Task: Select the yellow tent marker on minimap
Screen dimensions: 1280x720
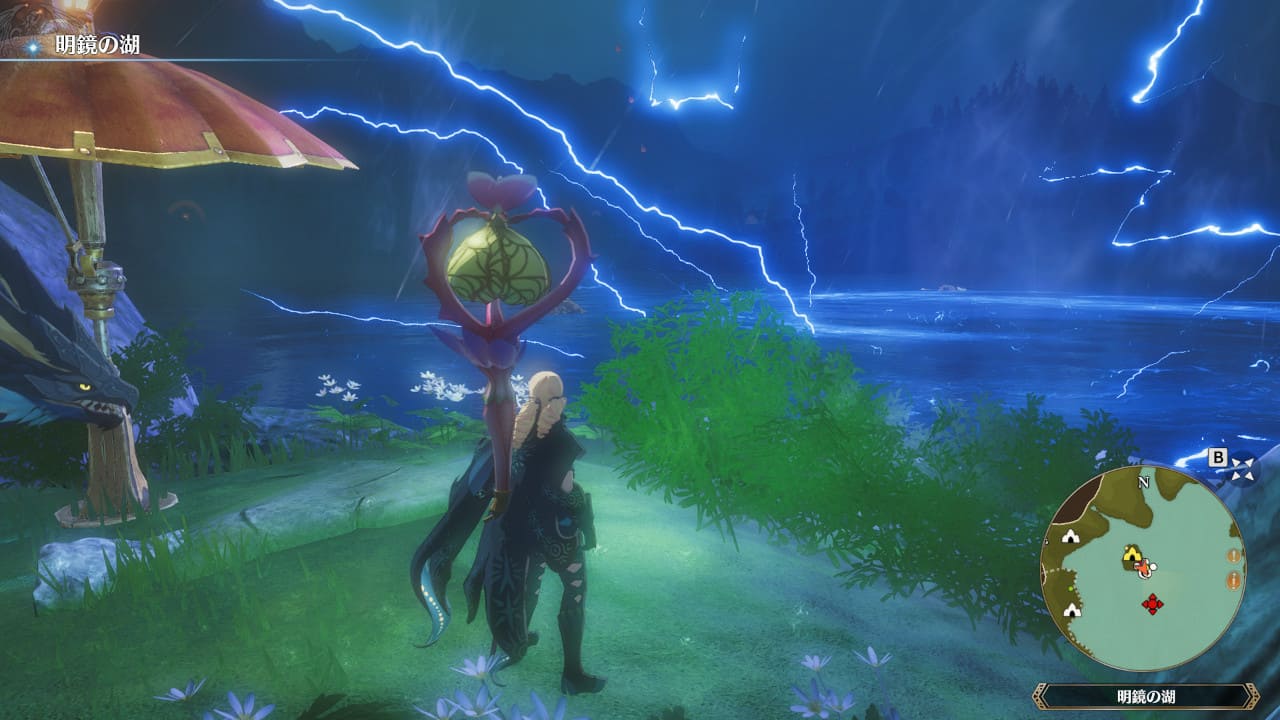Action: pos(1131,554)
